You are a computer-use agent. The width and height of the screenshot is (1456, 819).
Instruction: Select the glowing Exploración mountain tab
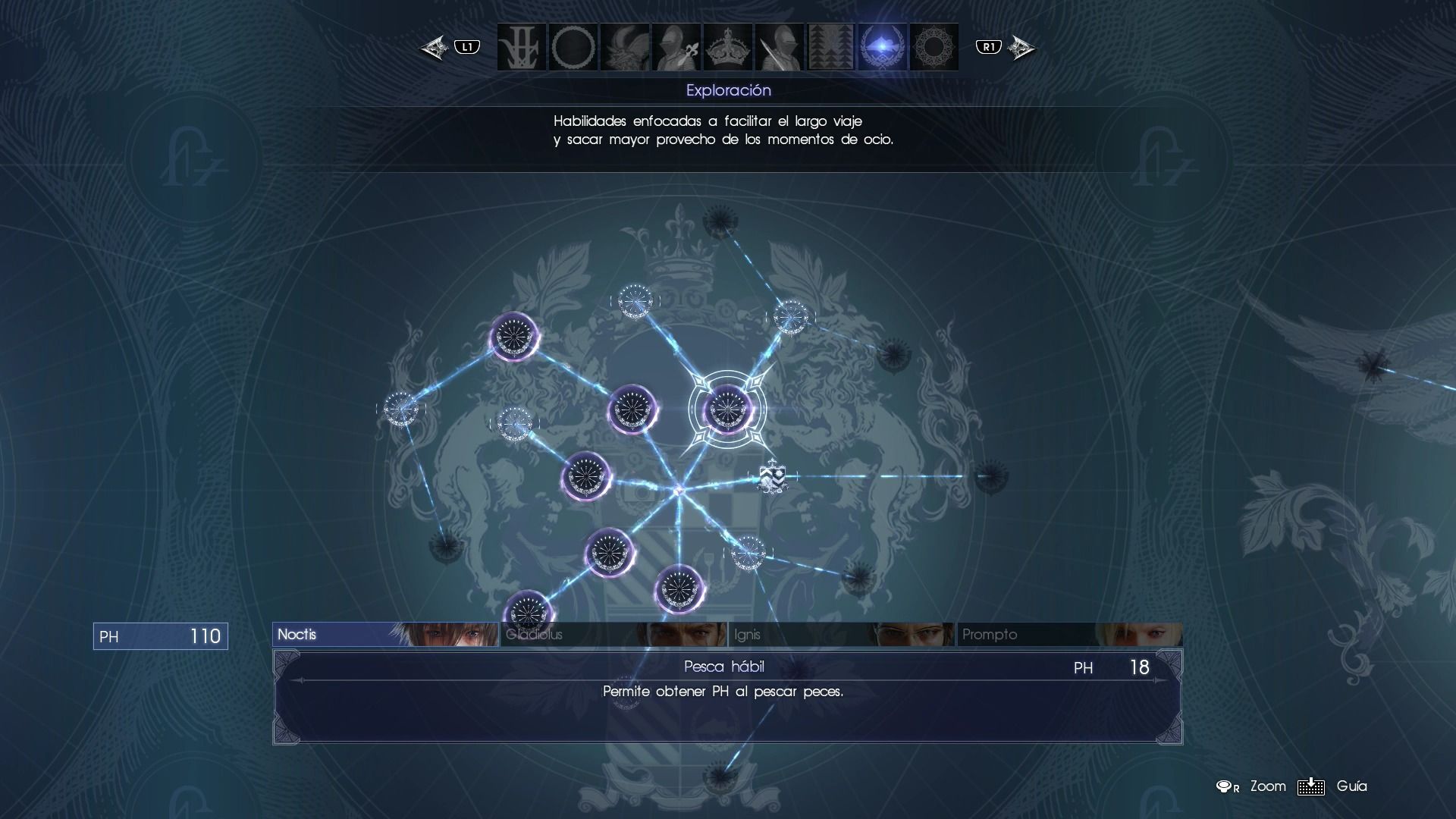pos(883,47)
